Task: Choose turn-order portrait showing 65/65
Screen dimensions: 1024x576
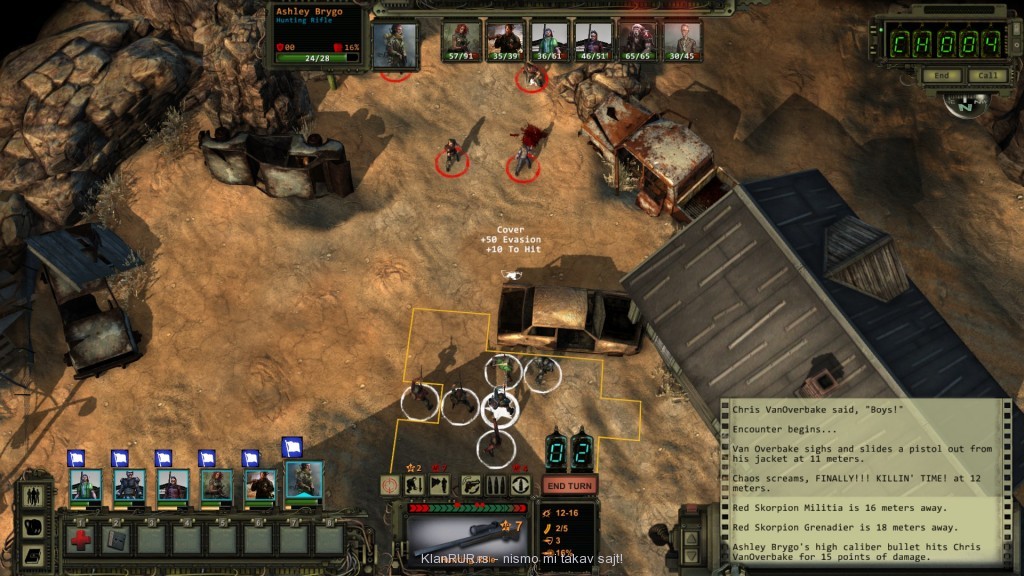Action: tap(637, 42)
